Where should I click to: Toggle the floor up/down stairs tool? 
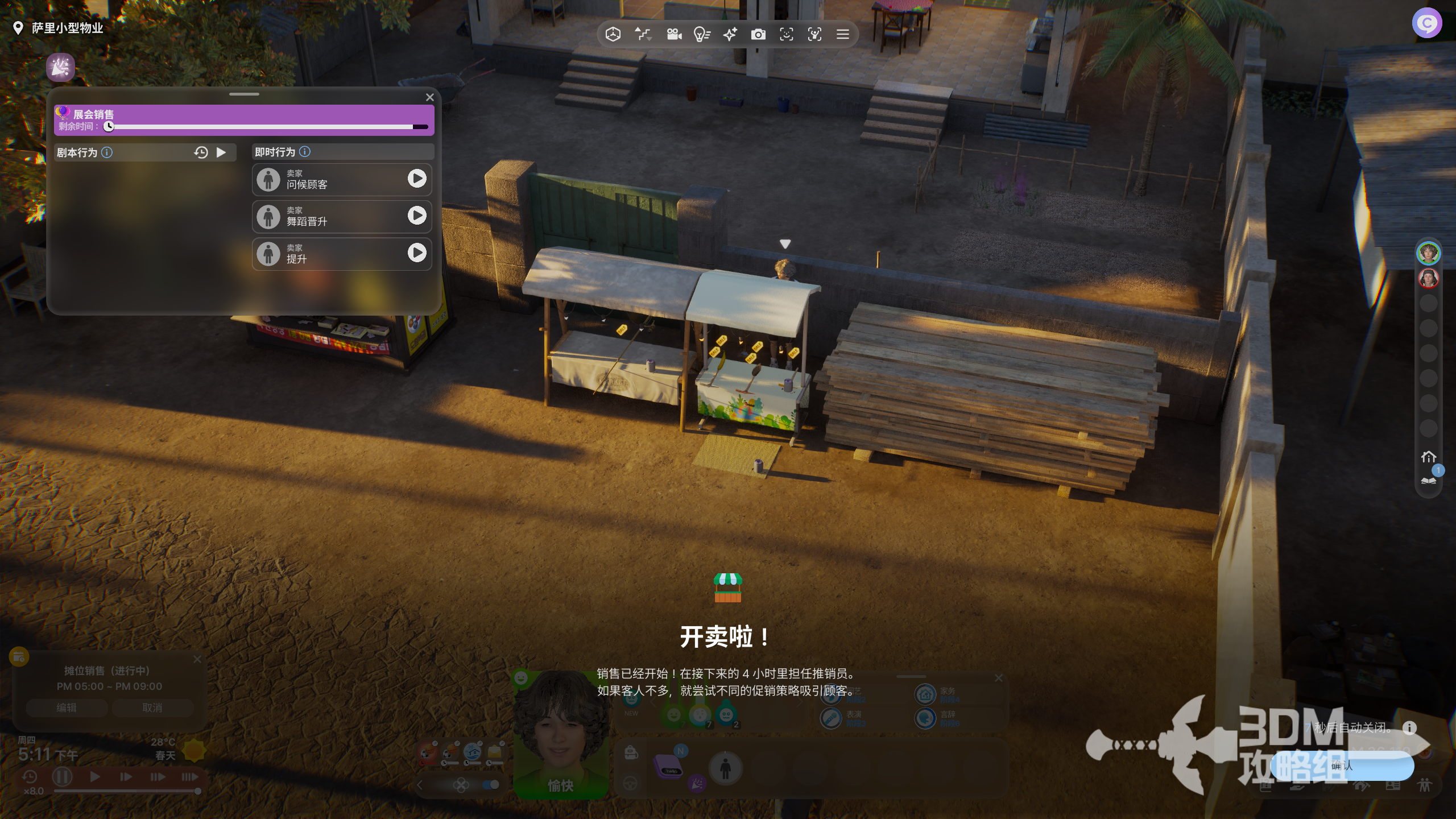point(643,35)
